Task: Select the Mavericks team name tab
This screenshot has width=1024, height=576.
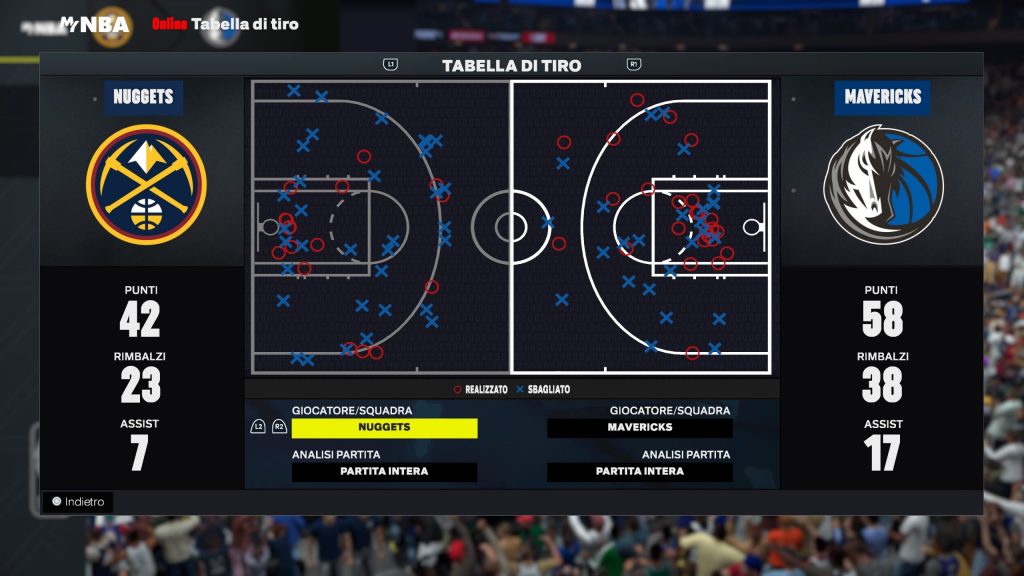Action: point(882,97)
